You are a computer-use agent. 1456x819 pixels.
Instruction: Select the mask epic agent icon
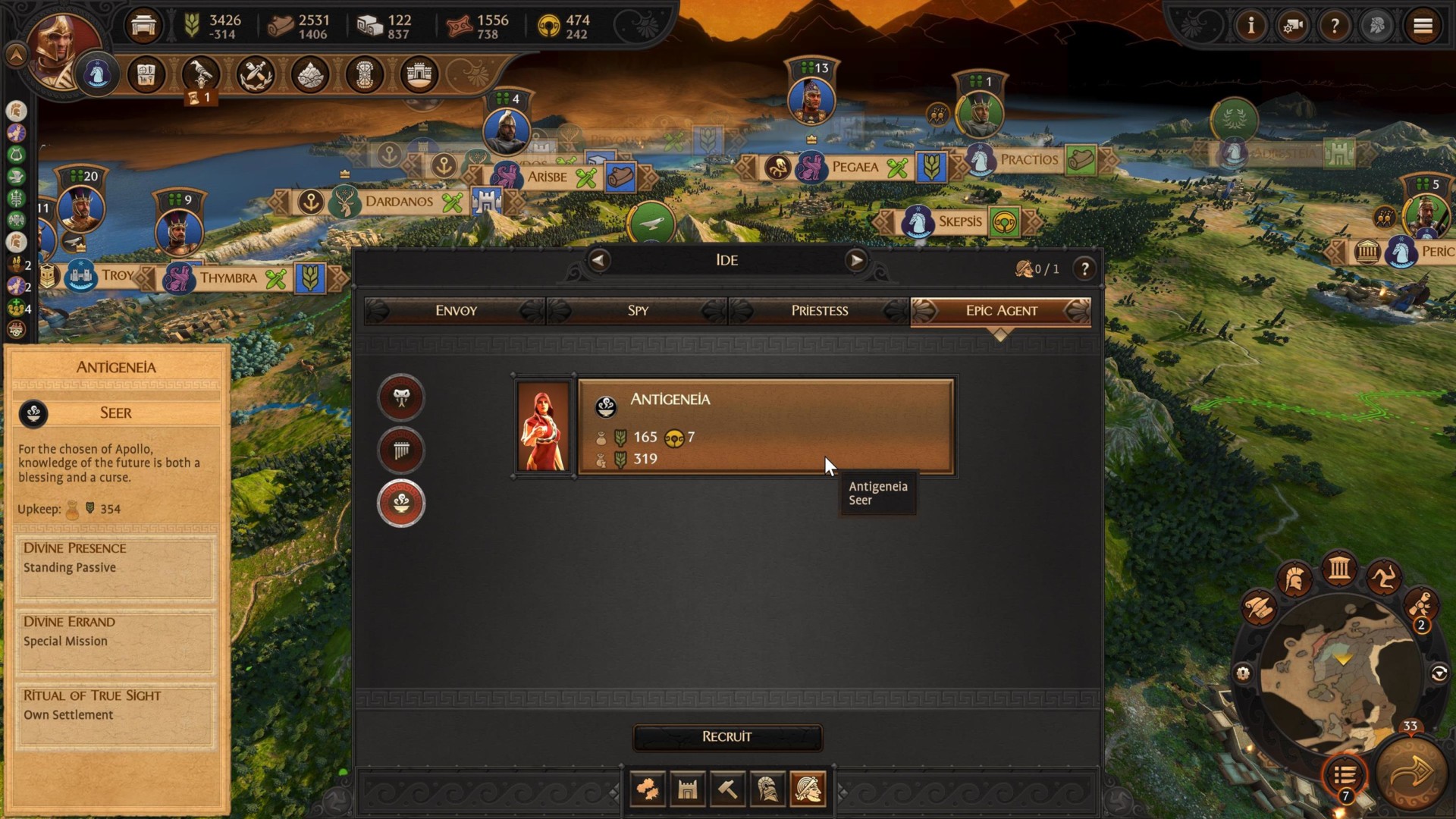click(x=401, y=397)
